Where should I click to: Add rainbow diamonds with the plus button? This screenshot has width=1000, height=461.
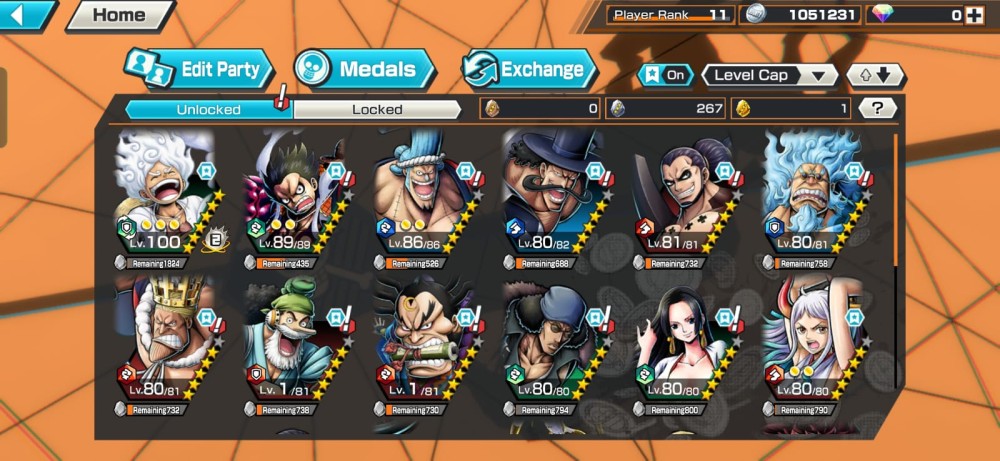tap(975, 15)
